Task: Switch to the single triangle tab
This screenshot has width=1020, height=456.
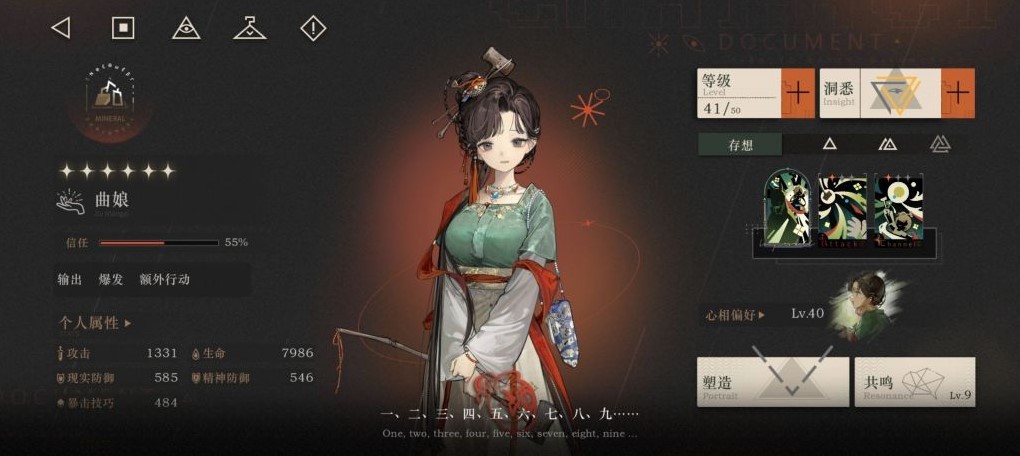Action: (x=829, y=144)
